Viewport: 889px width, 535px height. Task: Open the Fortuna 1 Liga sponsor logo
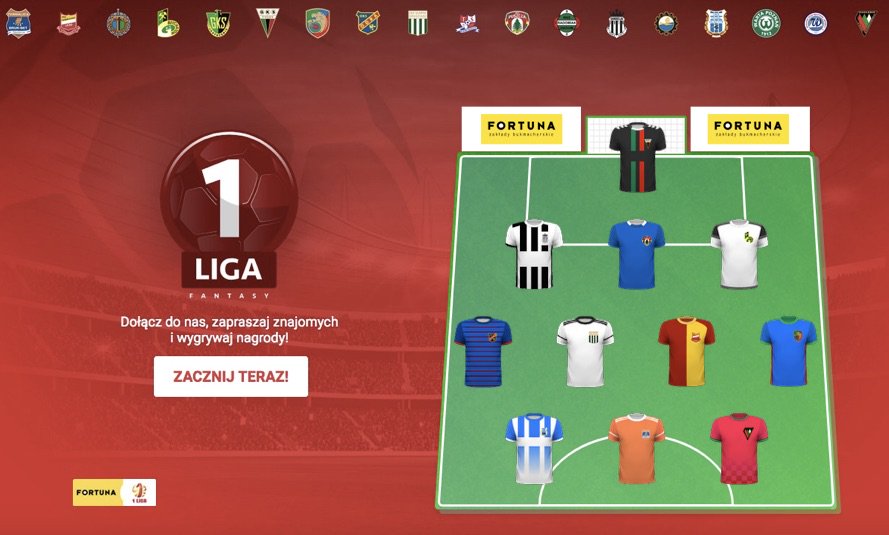(x=114, y=492)
